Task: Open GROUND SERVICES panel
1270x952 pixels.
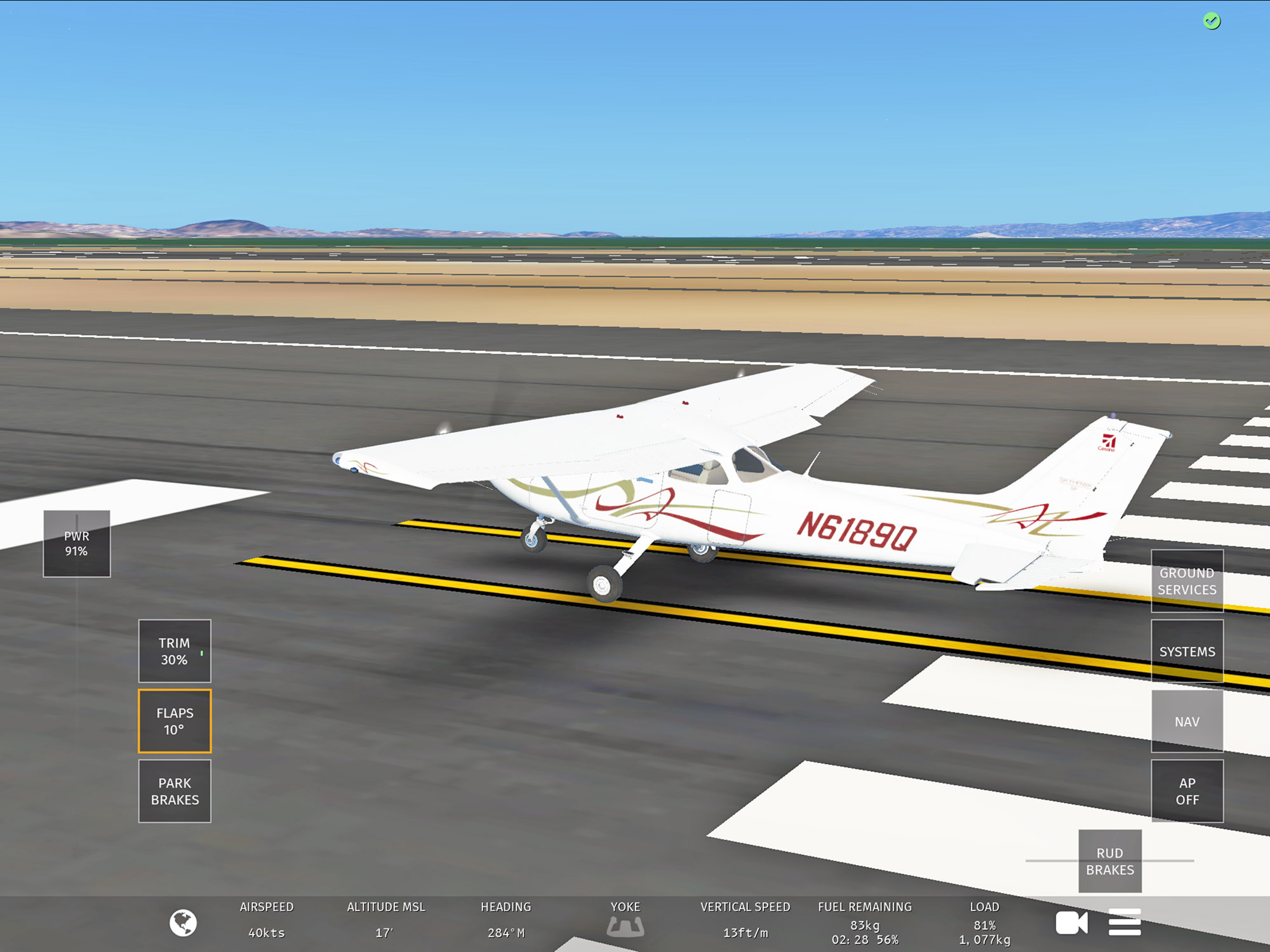Action: tap(1187, 581)
